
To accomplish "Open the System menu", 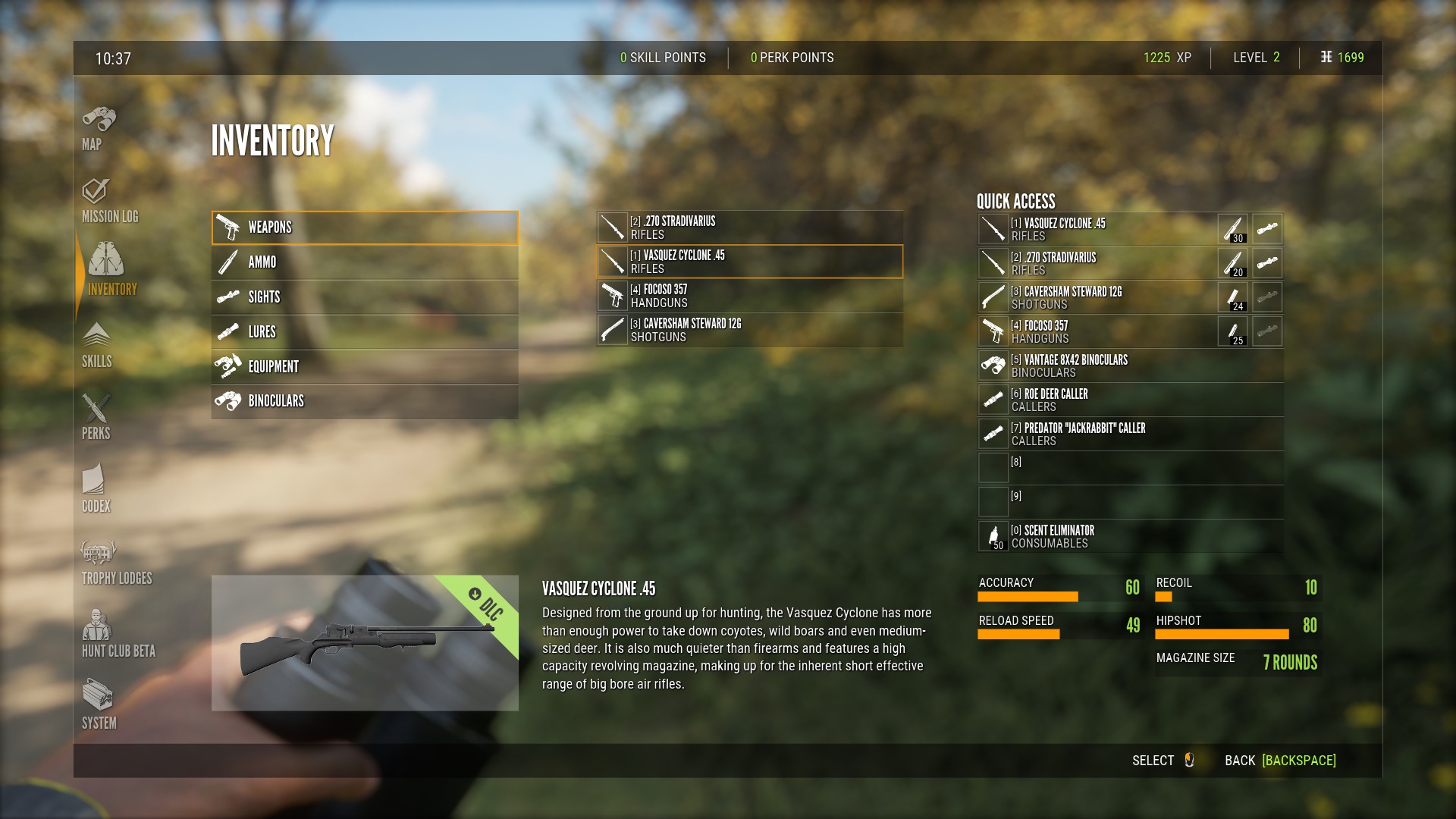I will pos(99,707).
